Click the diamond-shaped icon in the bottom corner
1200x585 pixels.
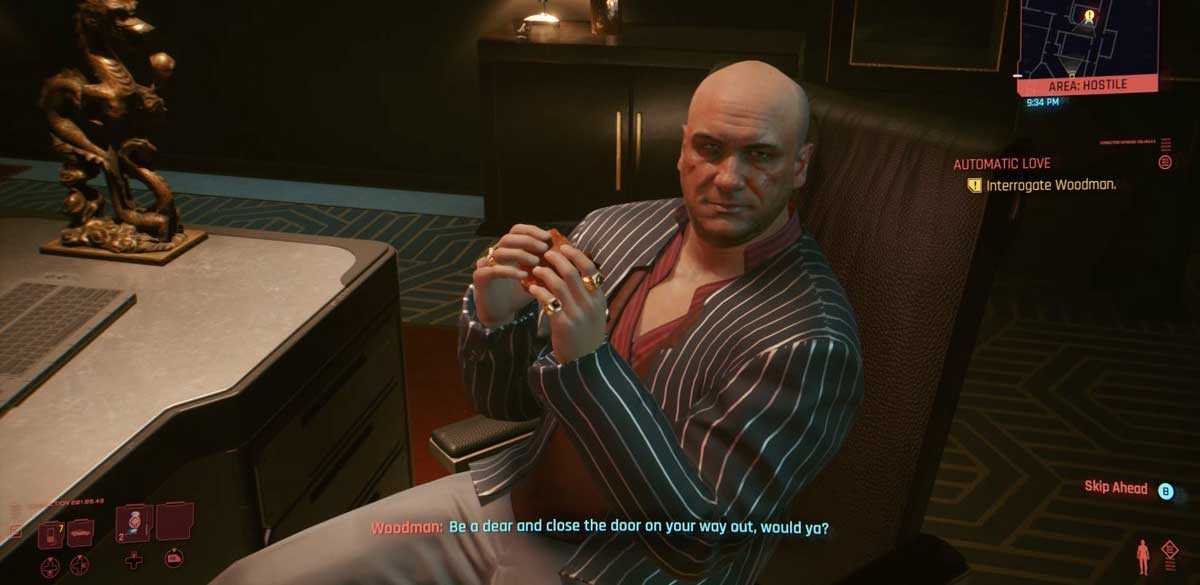[x=1170, y=549]
